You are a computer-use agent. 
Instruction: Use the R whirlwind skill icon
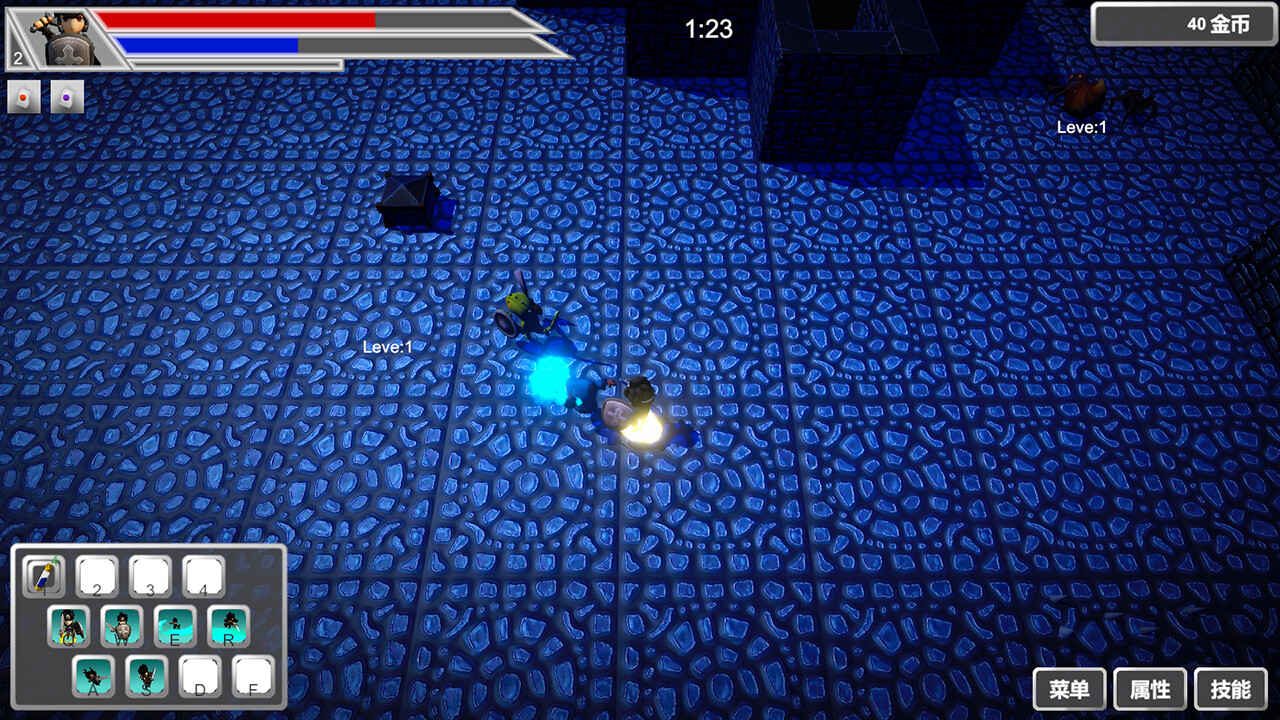pos(226,627)
